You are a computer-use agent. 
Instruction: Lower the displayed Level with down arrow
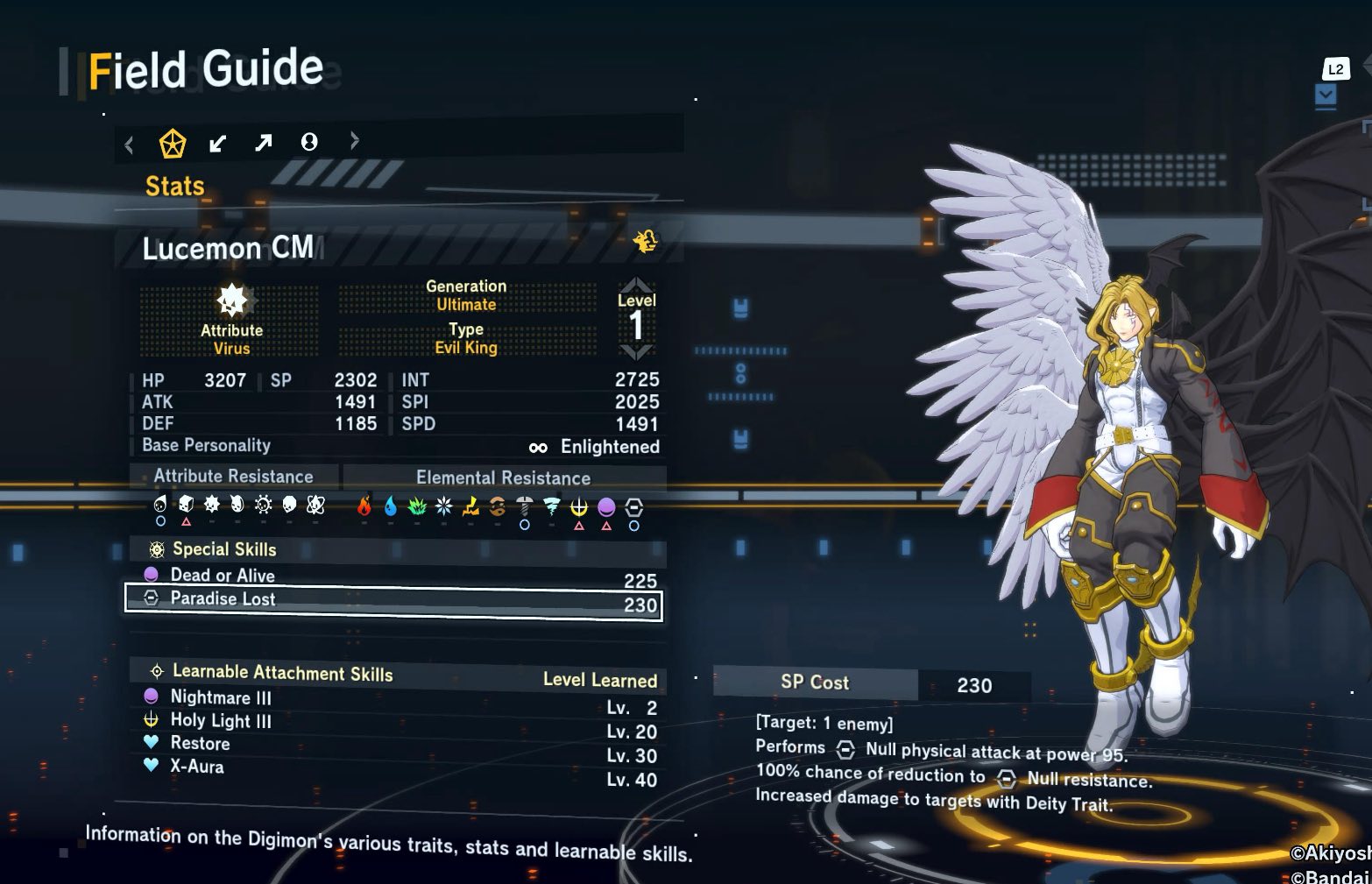tap(636, 352)
